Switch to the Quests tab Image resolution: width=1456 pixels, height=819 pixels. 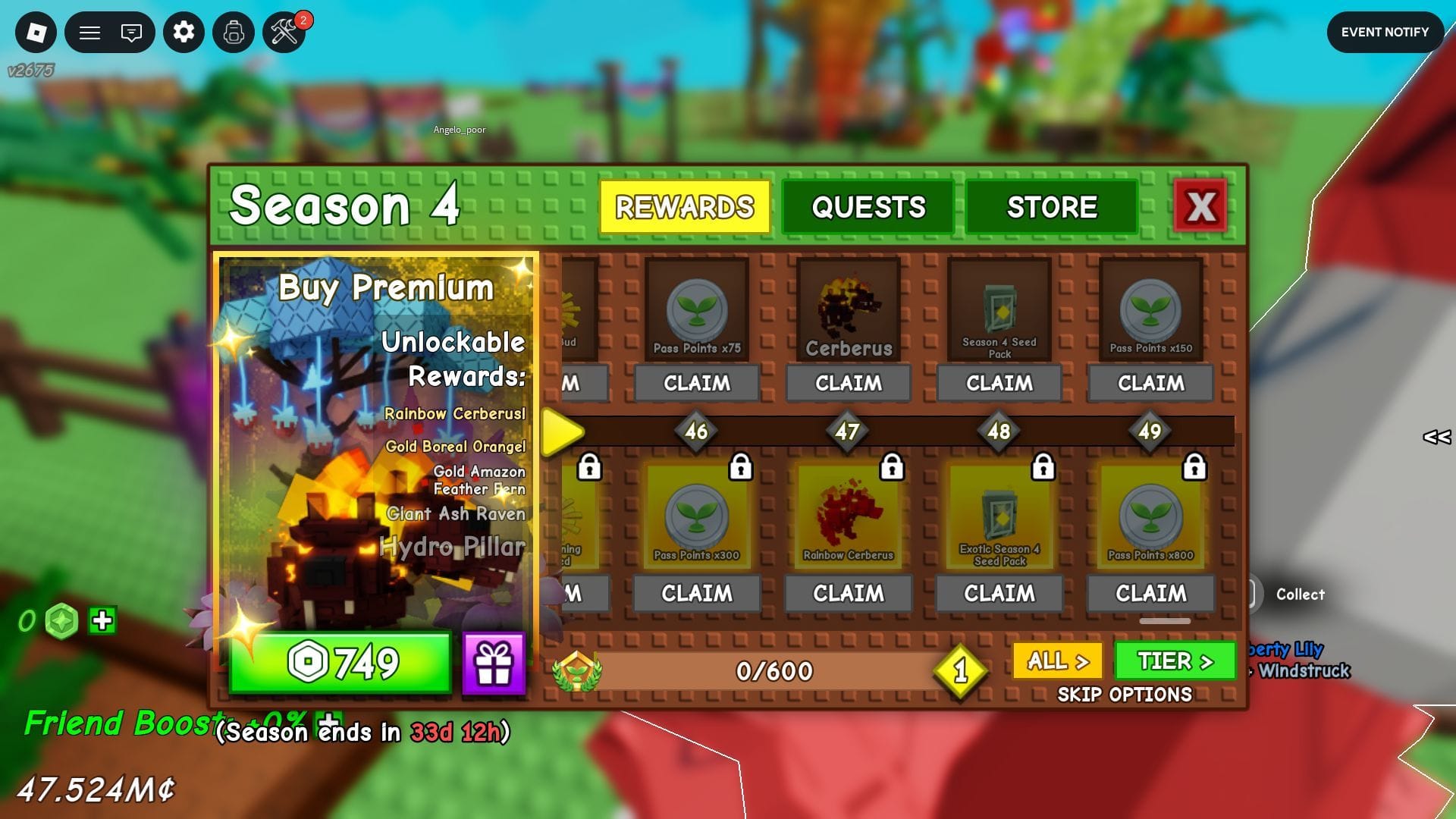click(868, 207)
